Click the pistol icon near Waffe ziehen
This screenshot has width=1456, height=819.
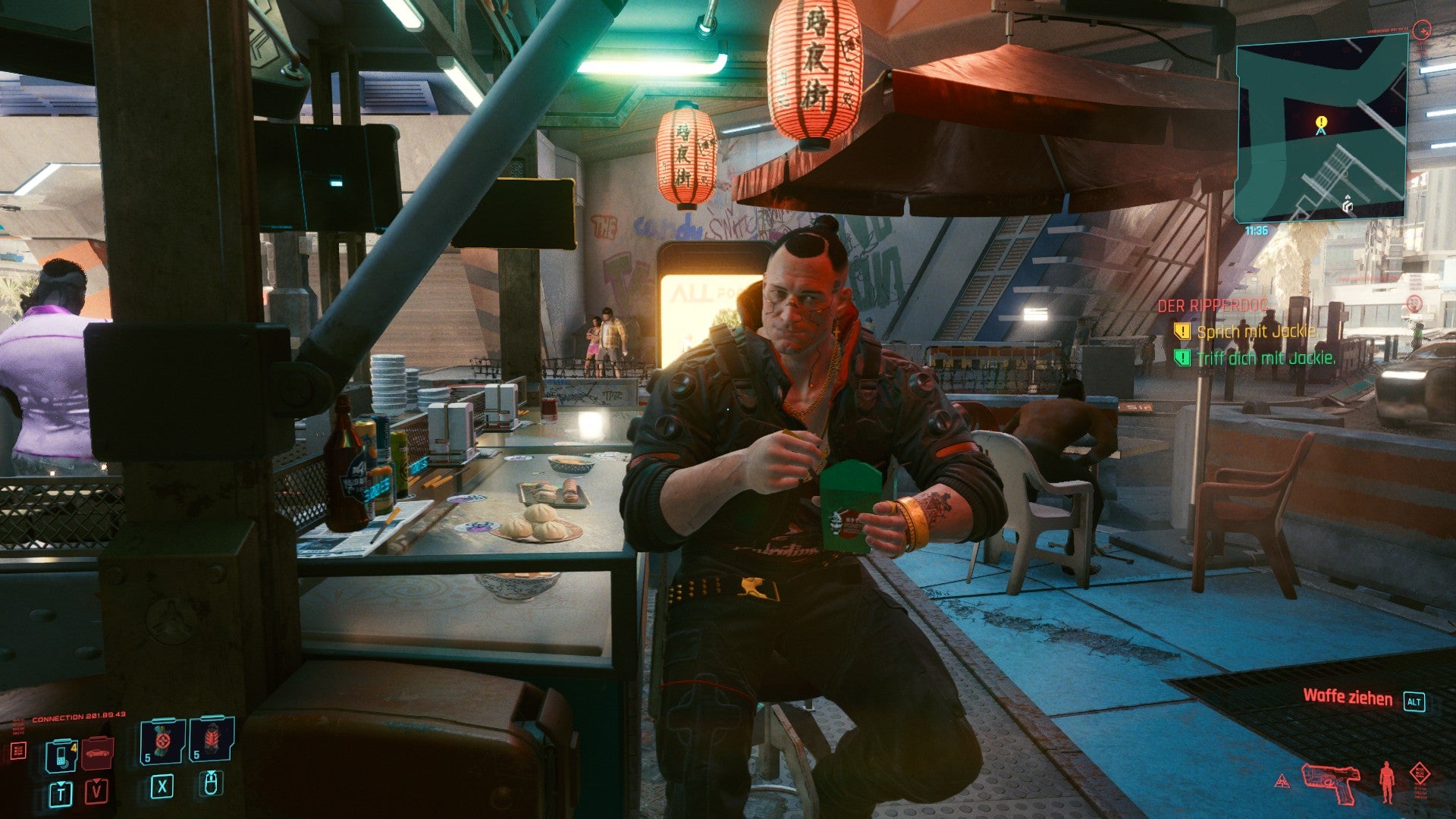tap(1331, 784)
